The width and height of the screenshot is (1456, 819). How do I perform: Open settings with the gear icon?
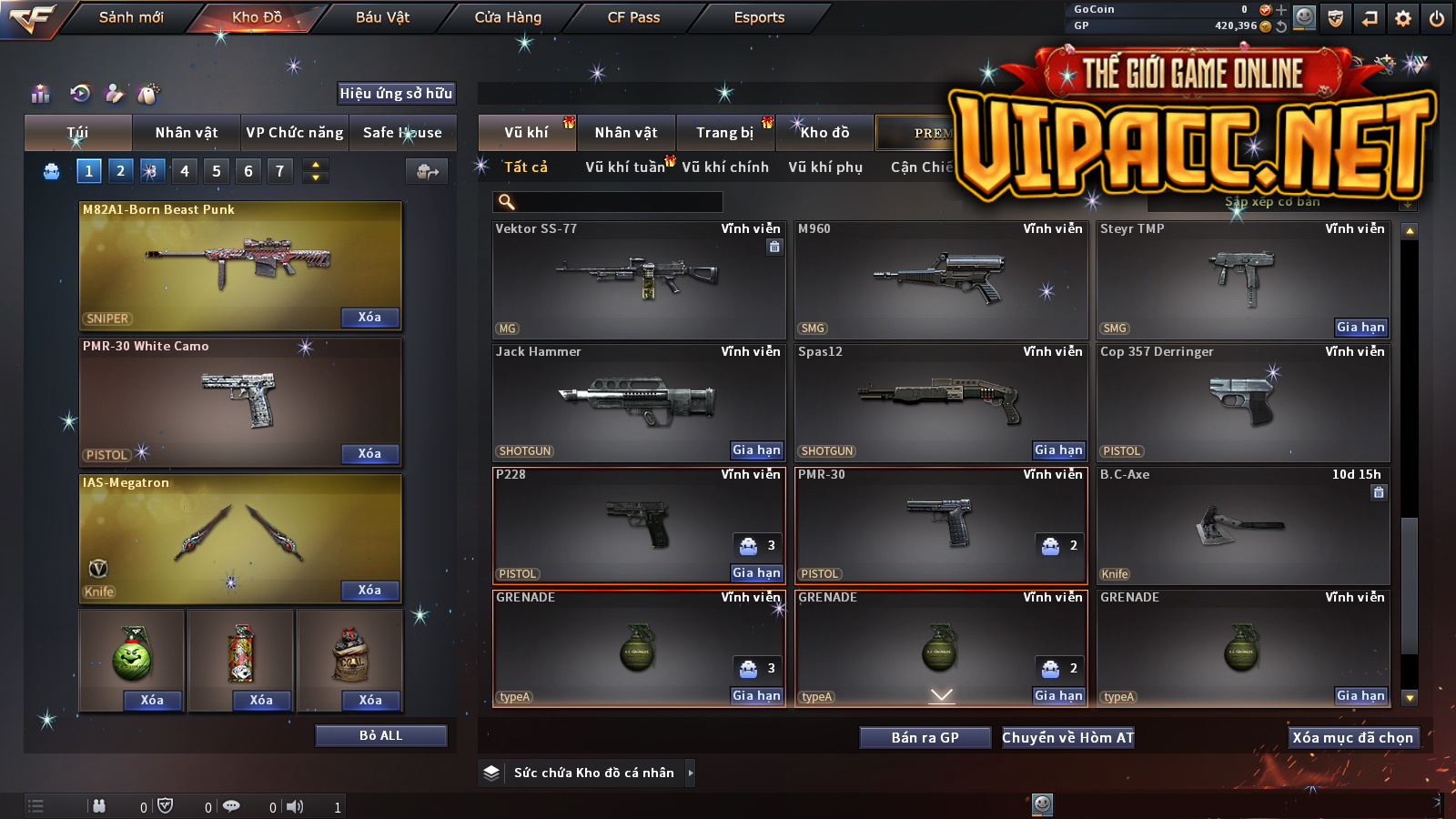1403,18
